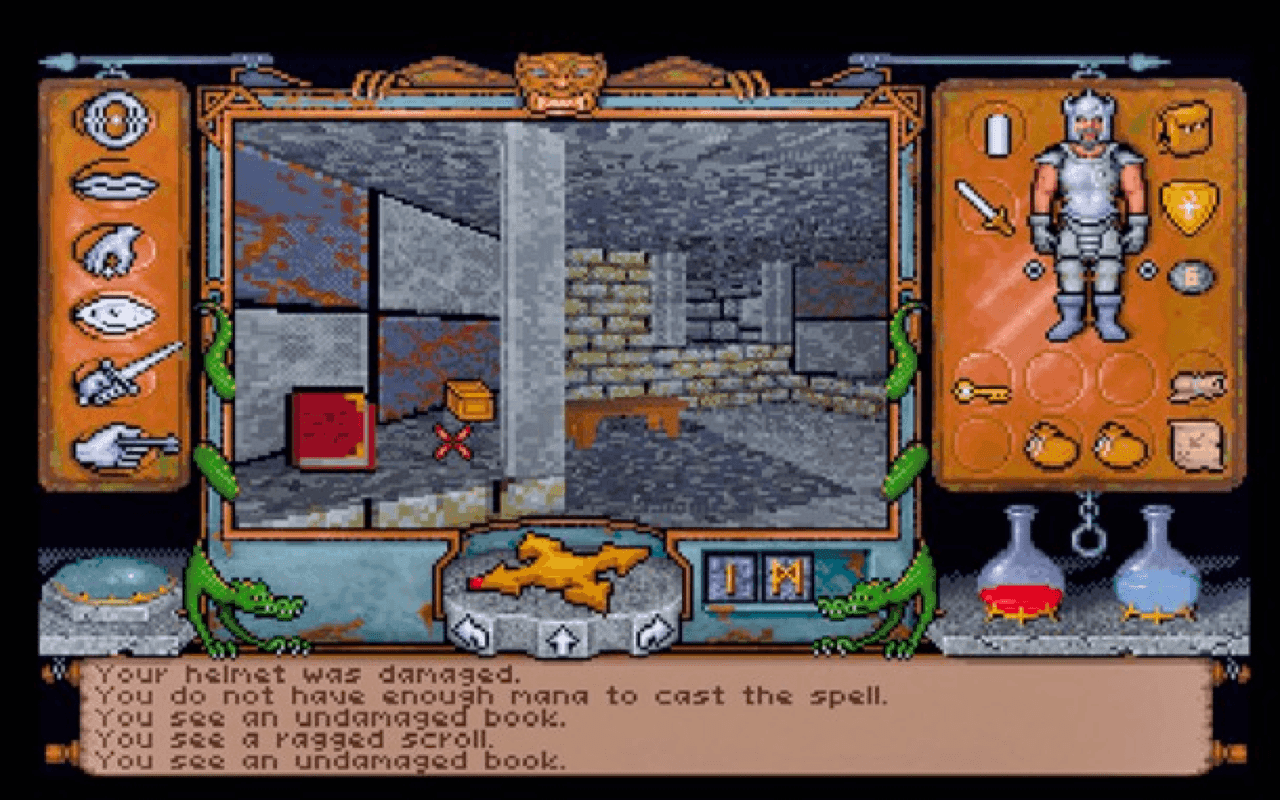Click the brown money pouch in the inventory
The height and width of the screenshot is (800, 1280).
pyautogui.click(x=1052, y=448)
